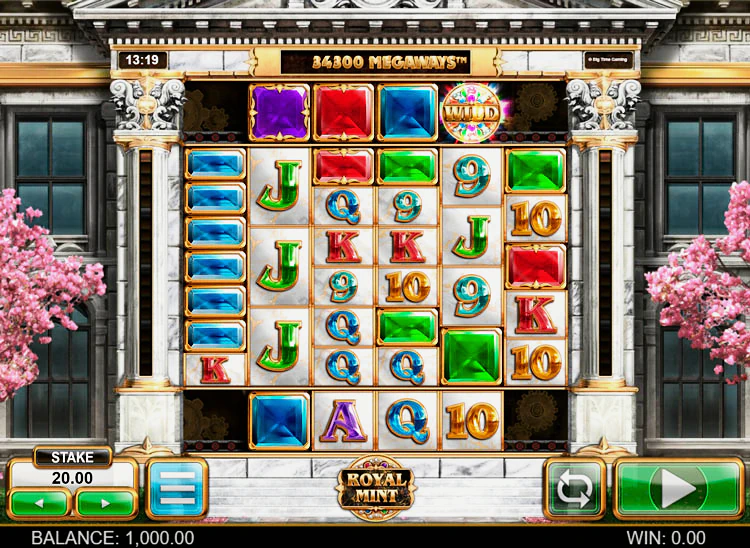750x548 pixels.
Task: Spin the reels with the green play button
Action: [x=678, y=488]
